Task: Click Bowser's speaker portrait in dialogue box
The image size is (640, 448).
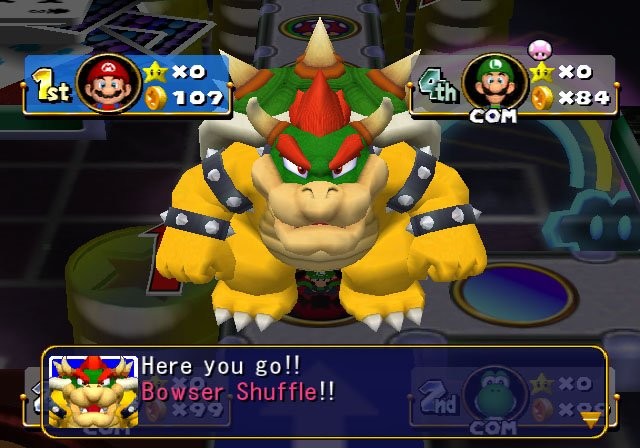Action: point(93,392)
